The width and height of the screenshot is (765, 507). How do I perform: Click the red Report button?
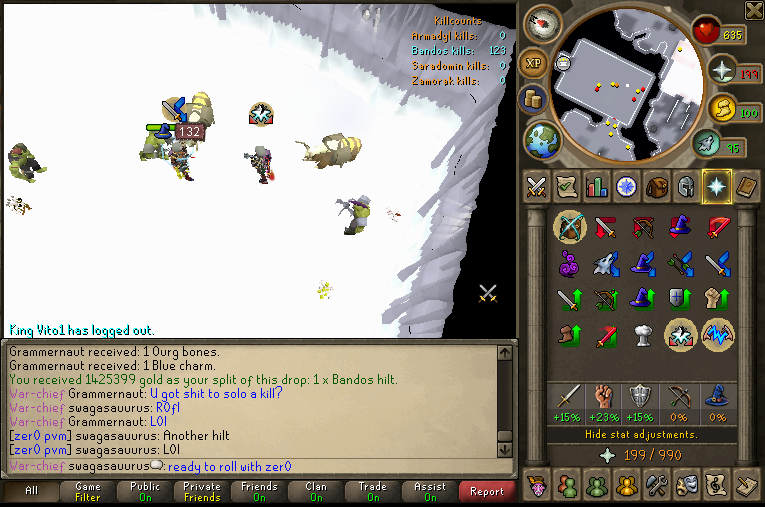click(487, 491)
